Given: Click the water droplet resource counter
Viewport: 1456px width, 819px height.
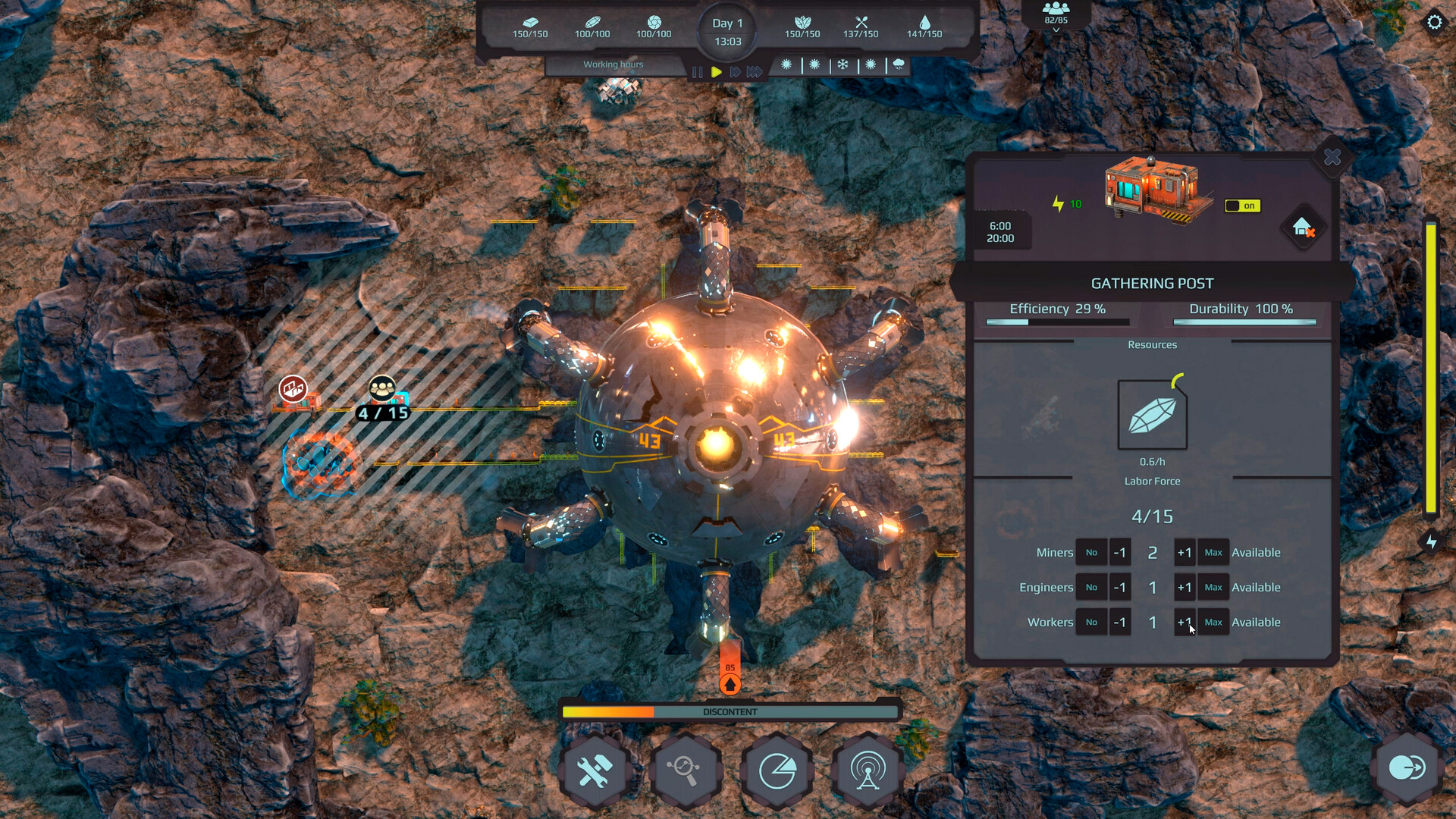Looking at the screenshot, I should [926, 25].
